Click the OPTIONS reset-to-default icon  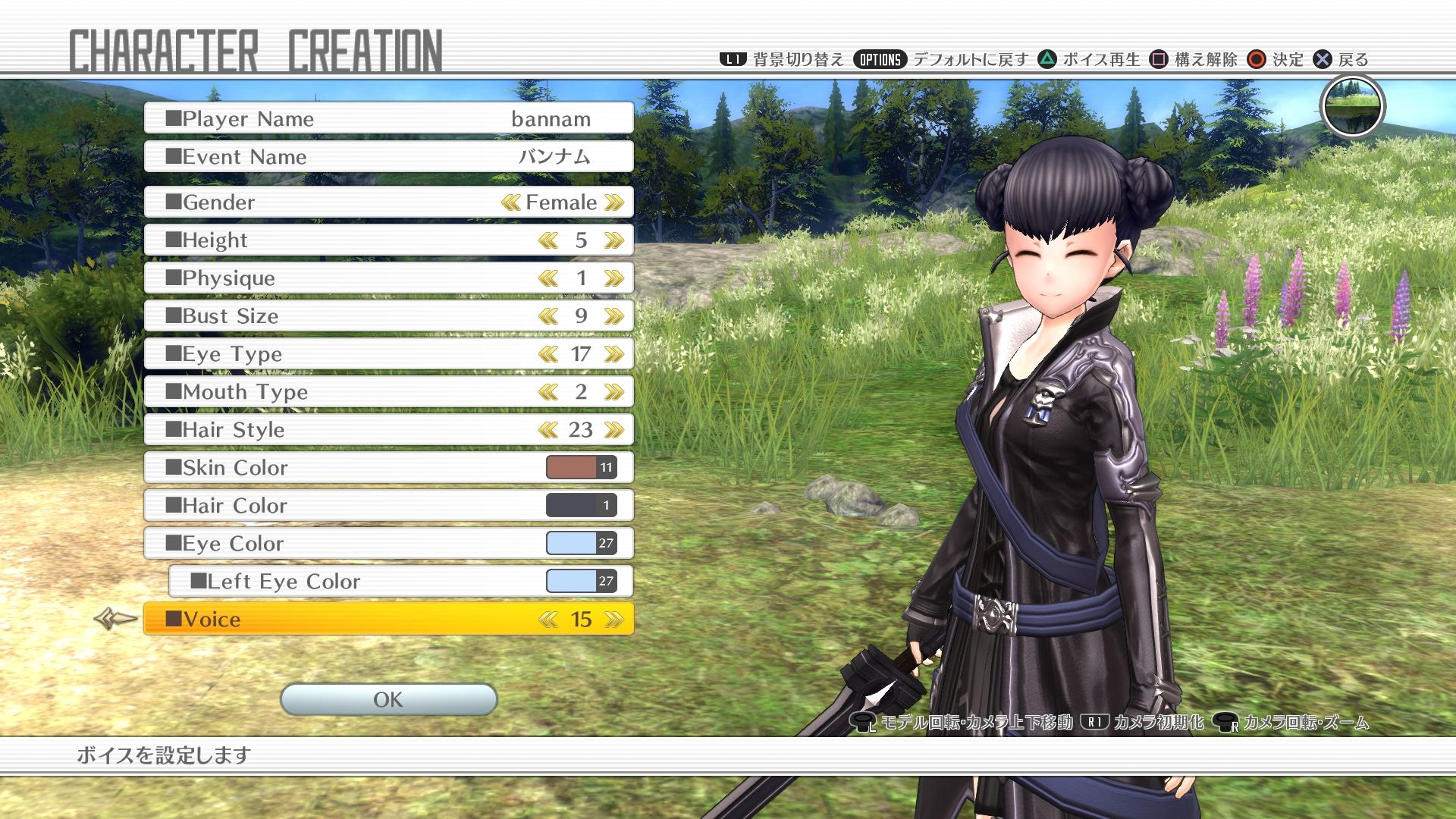coord(880,58)
